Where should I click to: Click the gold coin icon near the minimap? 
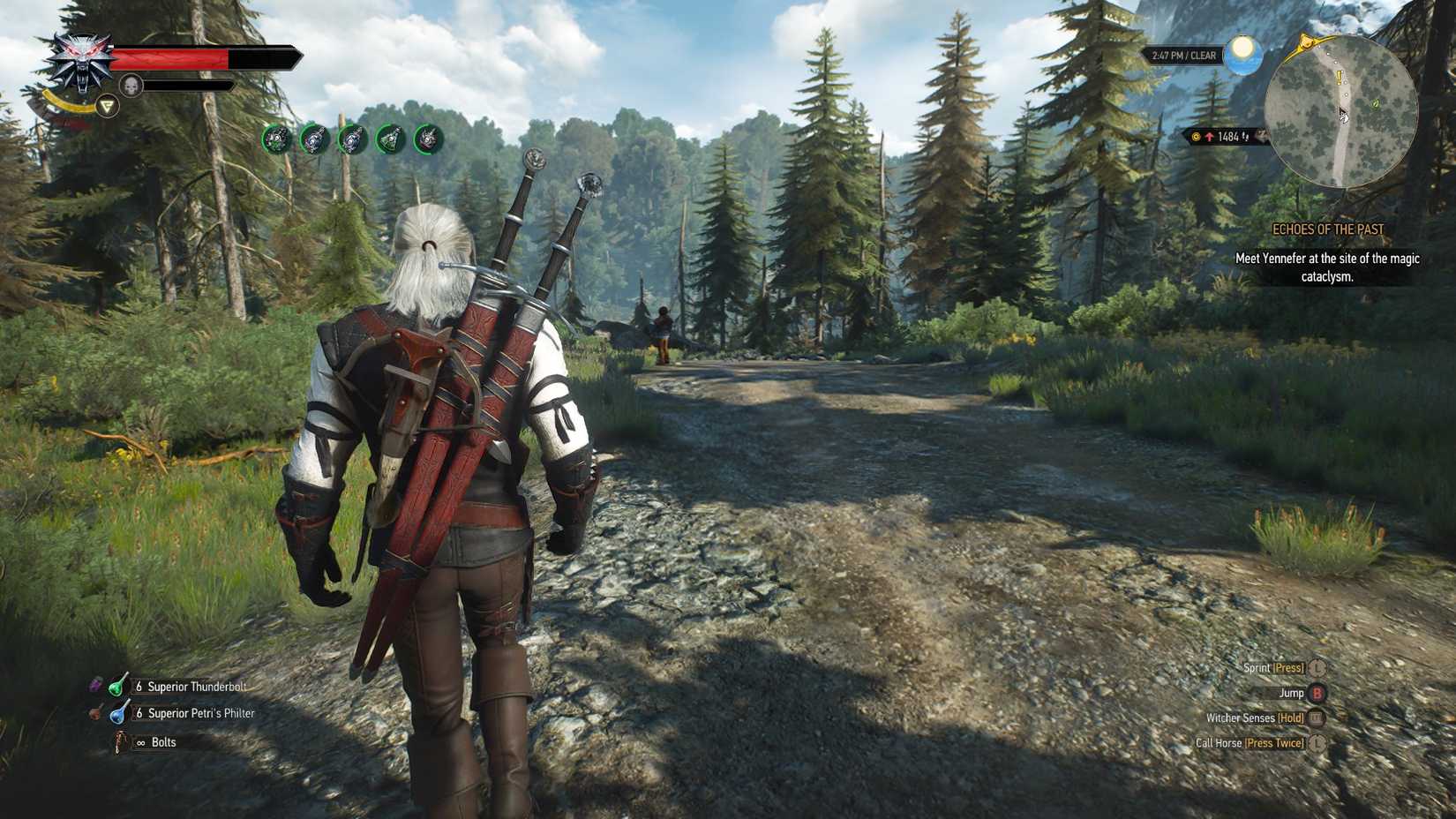click(1196, 136)
